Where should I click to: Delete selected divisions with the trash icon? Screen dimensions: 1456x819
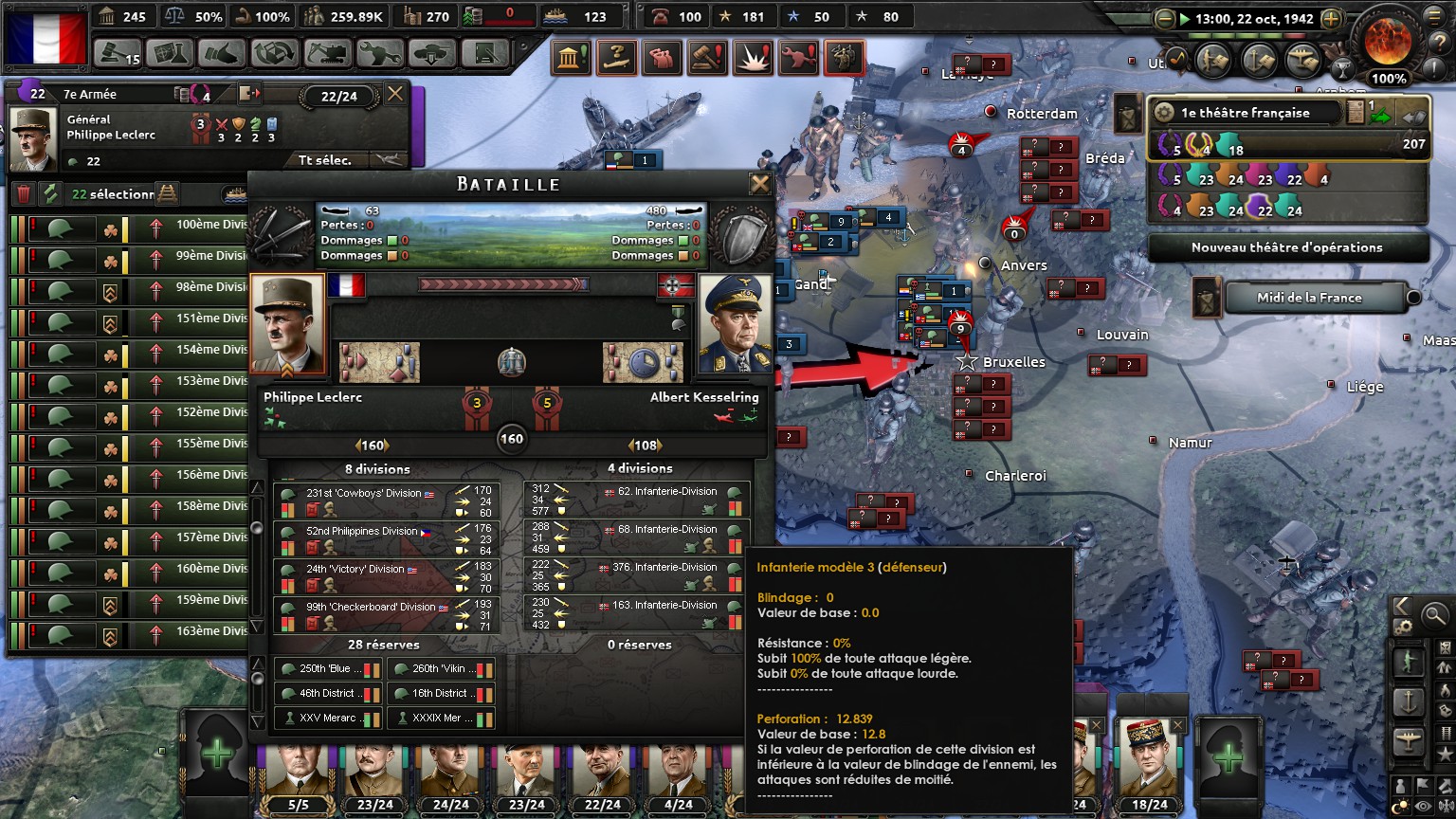[25, 194]
